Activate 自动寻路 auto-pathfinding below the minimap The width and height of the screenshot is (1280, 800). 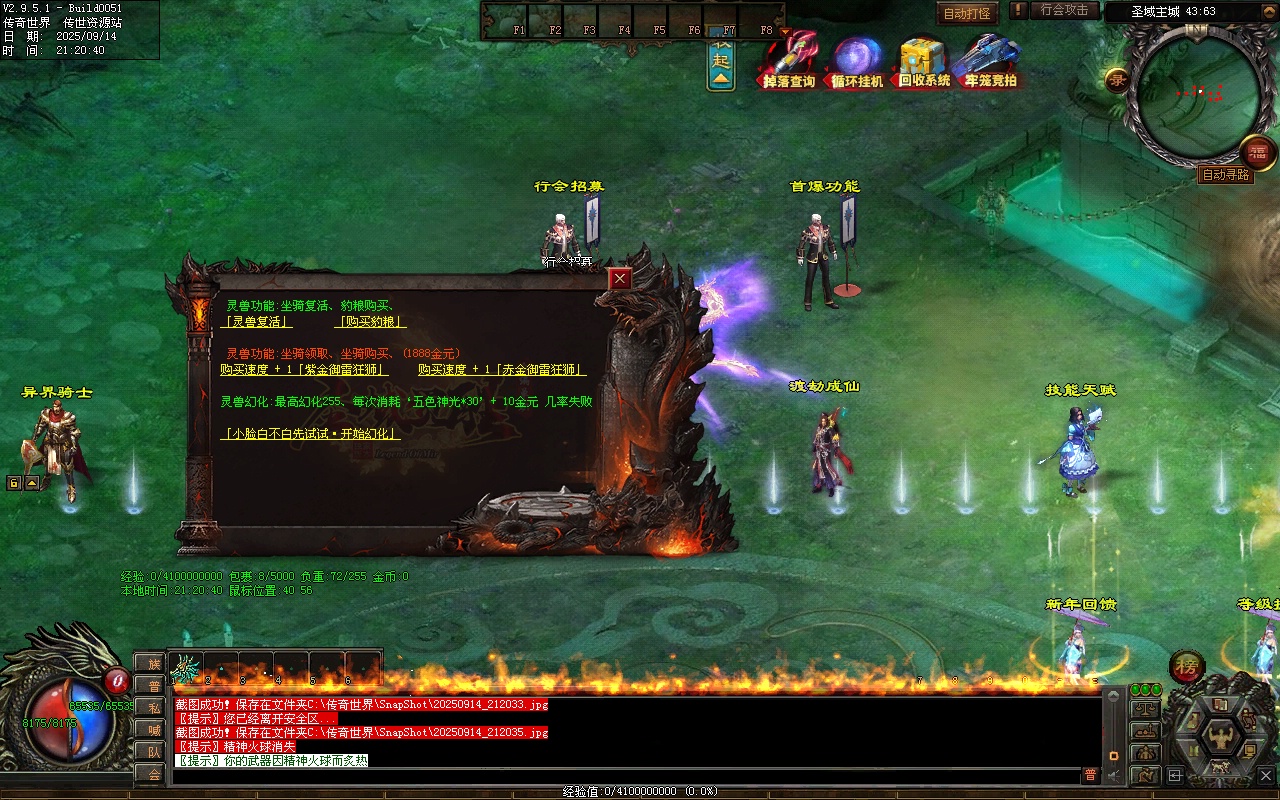[1226, 175]
